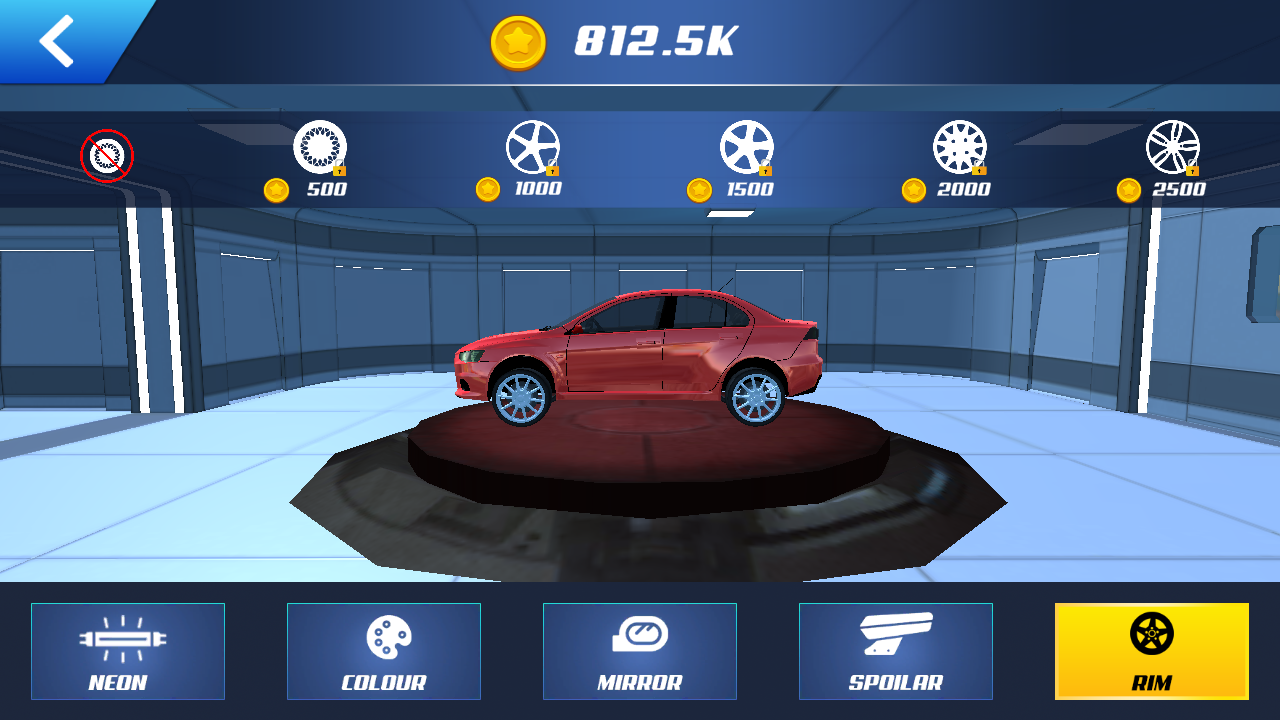Switch to the COLOUR tab
This screenshot has width=1280, height=720.
pyautogui.click(x=384, y=651)
